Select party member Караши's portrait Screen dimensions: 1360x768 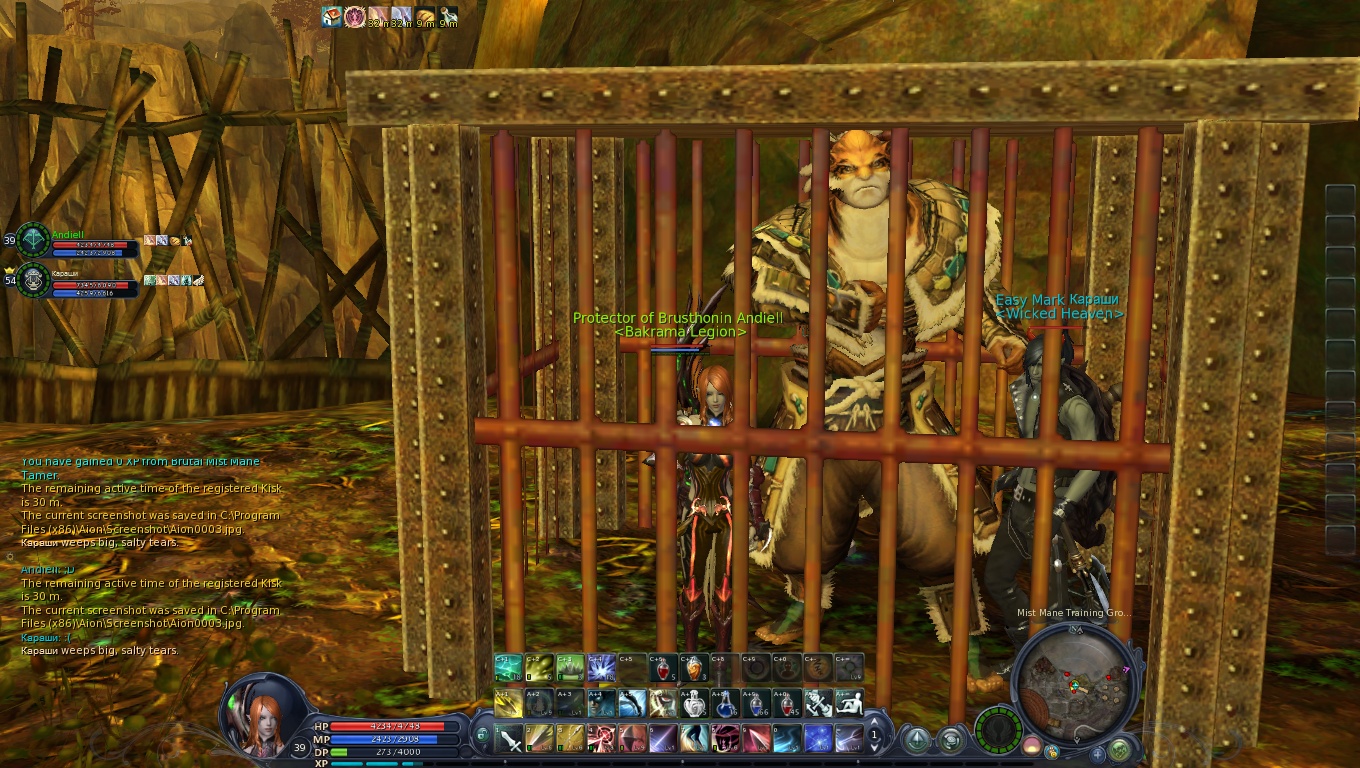[34, 279]
